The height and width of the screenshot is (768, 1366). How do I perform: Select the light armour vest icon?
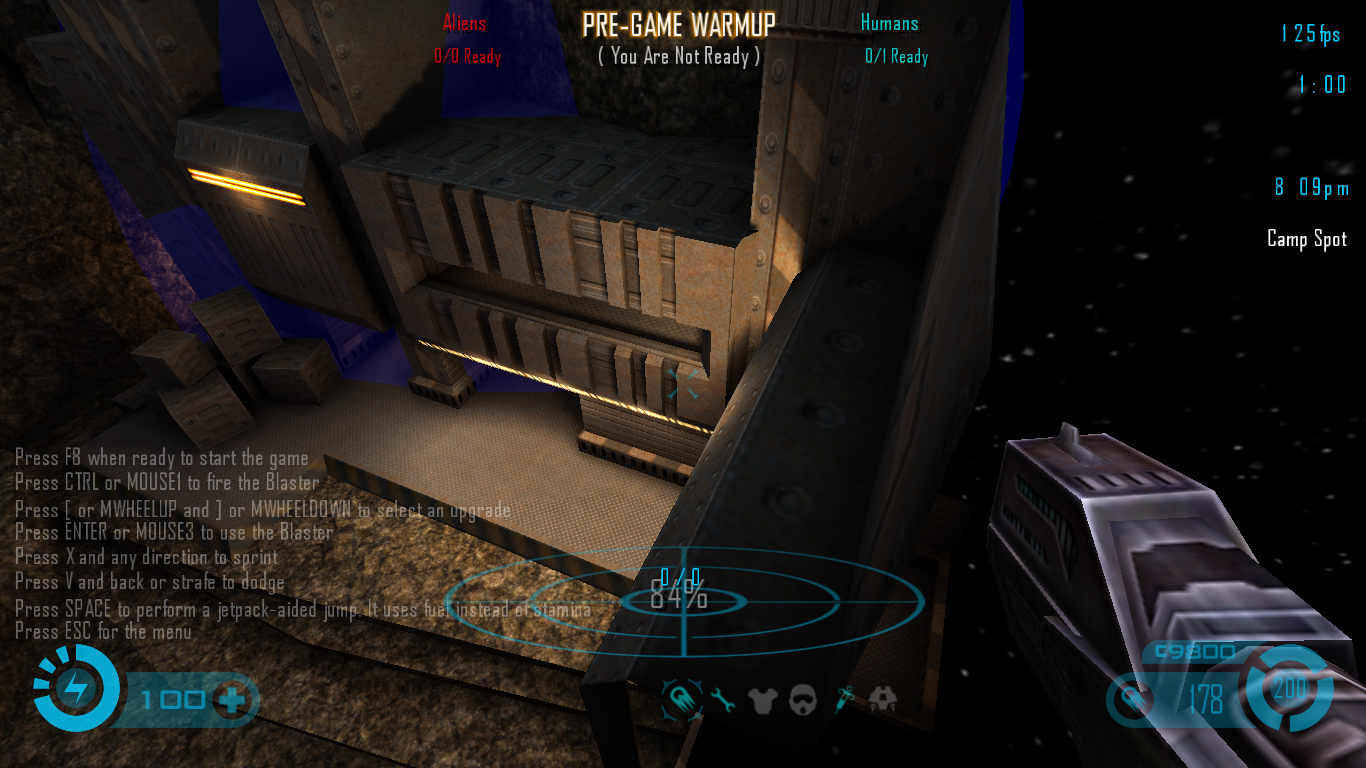coord(762,699)
